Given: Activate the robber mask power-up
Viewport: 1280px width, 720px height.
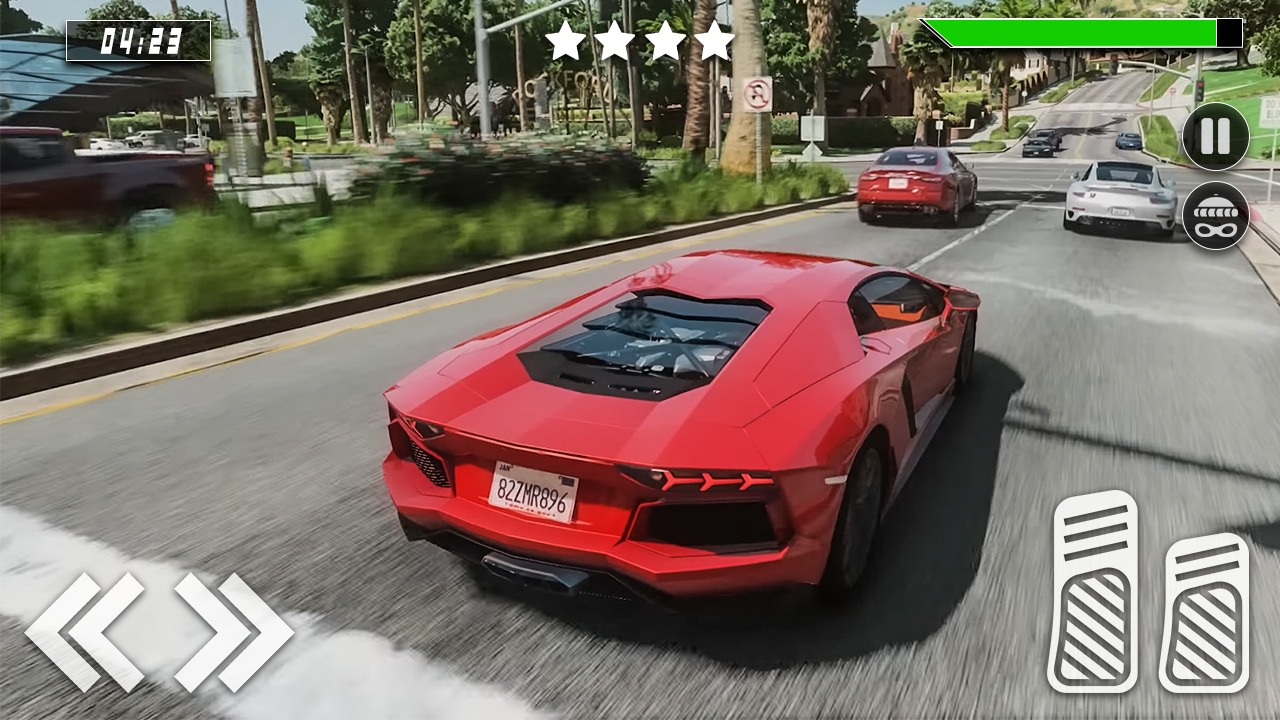Looking at the screenshot, I should [x=1213, y=215].
